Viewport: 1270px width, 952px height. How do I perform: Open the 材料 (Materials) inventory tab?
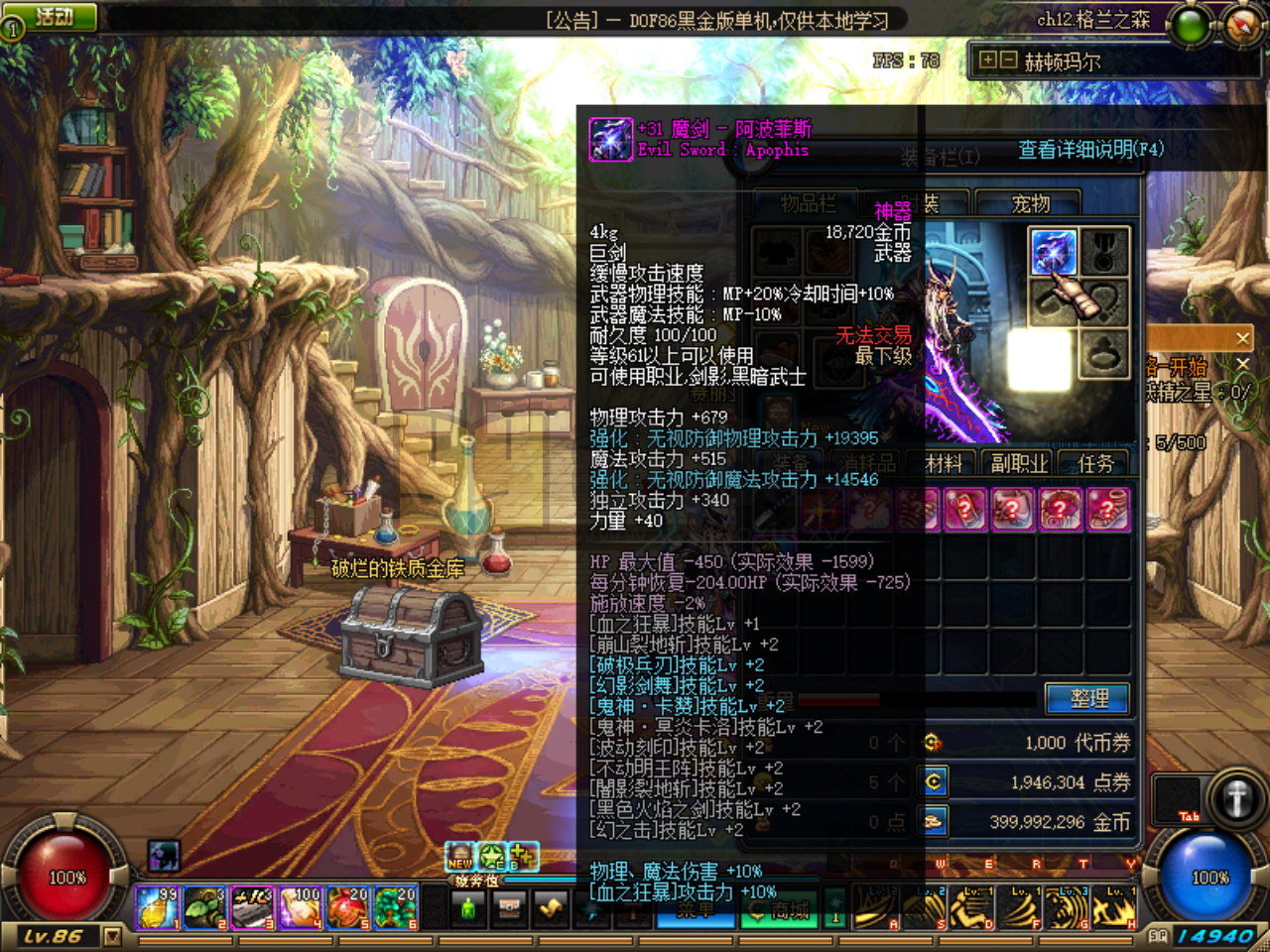point(944,463)
